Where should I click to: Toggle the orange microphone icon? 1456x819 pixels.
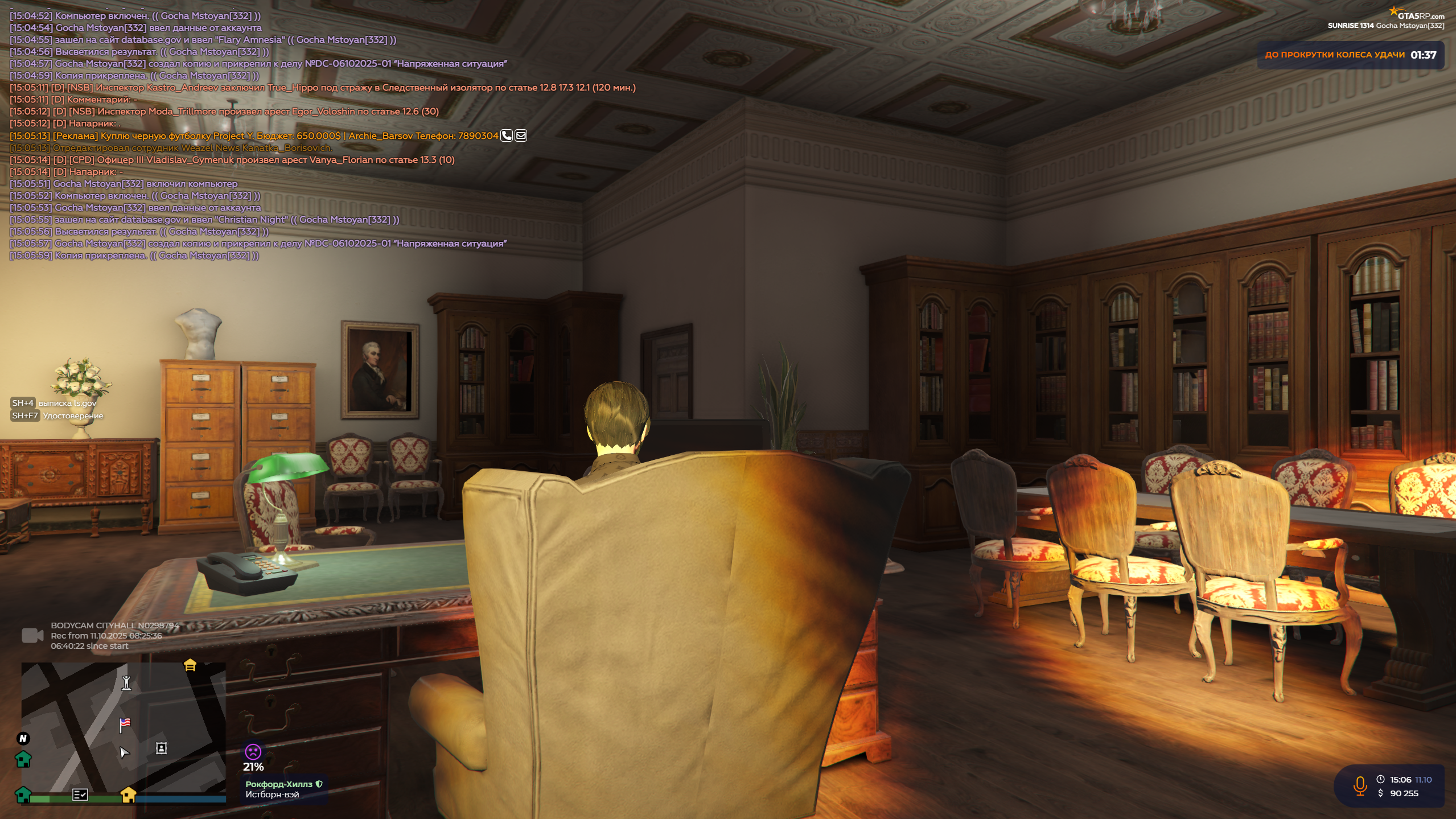click(1360, 786)
